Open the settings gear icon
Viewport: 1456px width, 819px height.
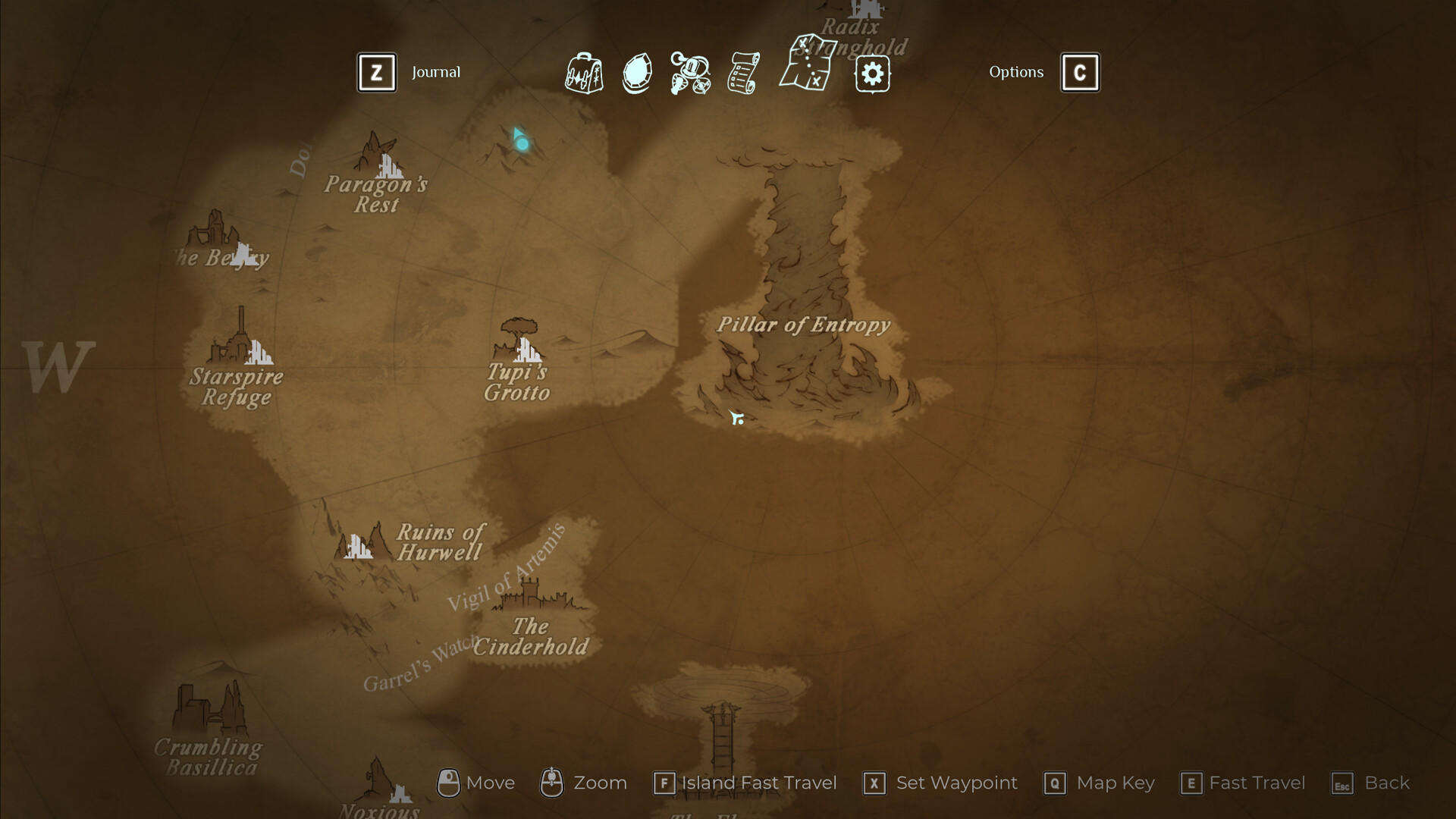click(872, 73)
